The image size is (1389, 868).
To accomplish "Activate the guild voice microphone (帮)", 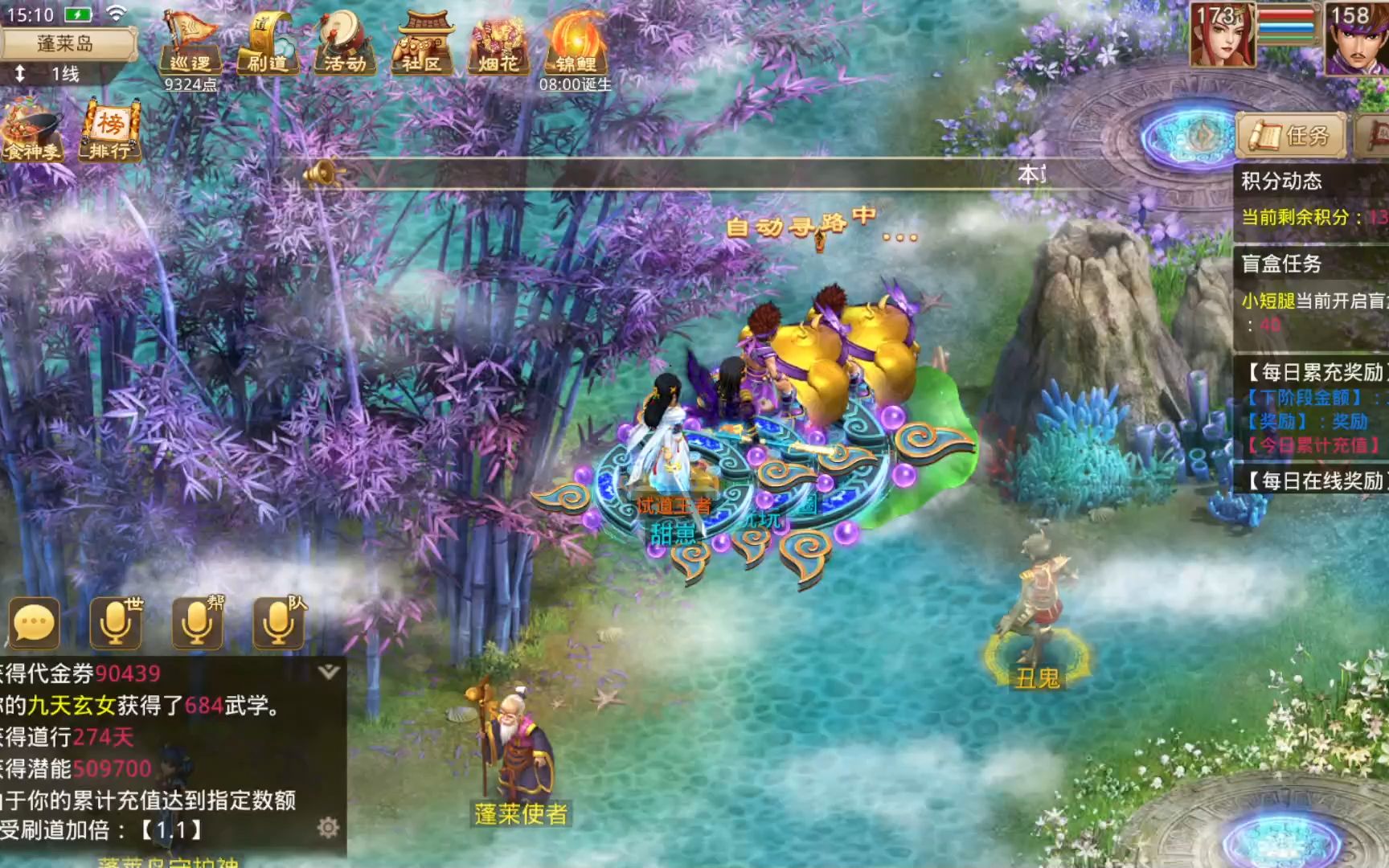I will tap(197, 623).
